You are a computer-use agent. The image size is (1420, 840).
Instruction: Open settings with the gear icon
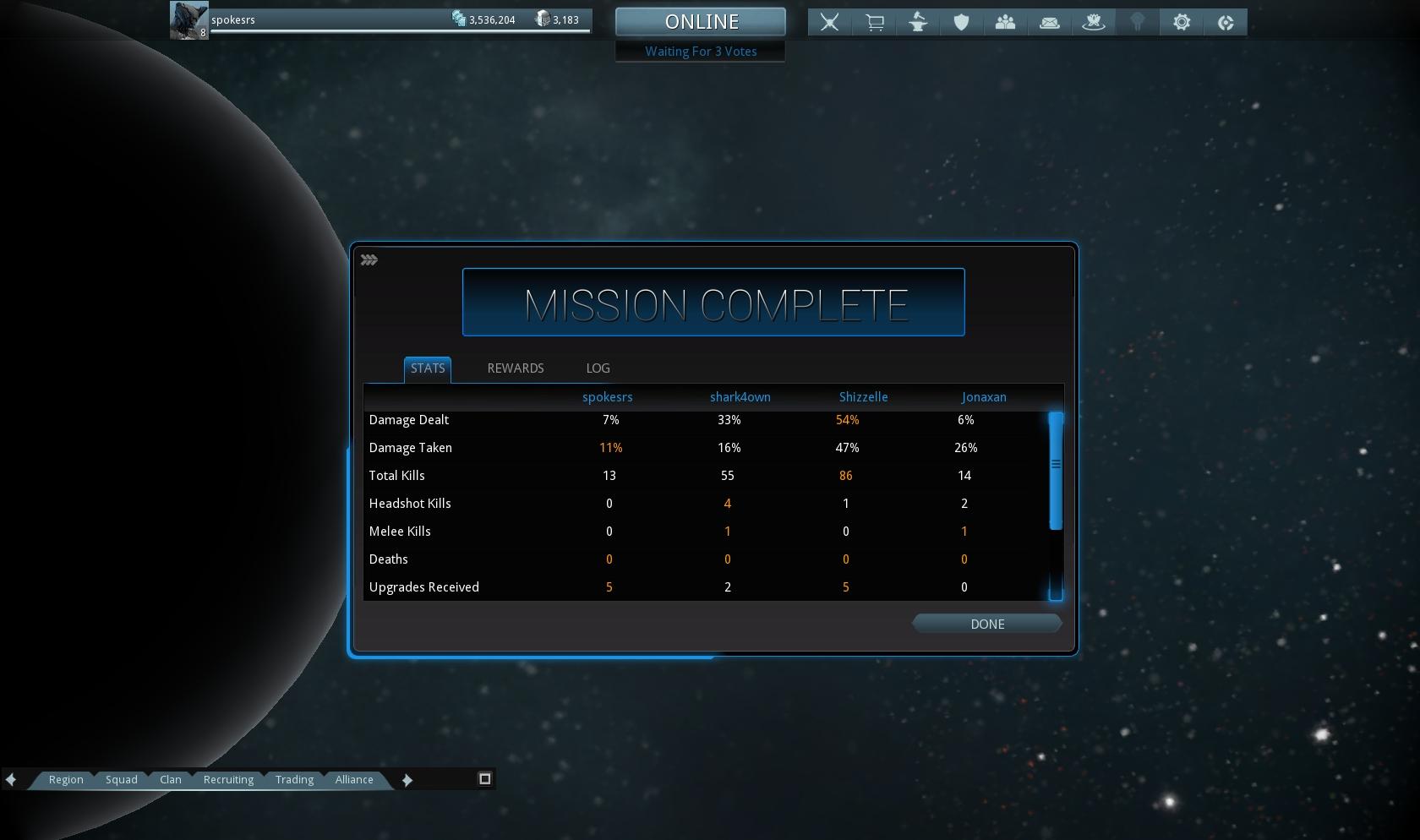[x=1182, y=23]
